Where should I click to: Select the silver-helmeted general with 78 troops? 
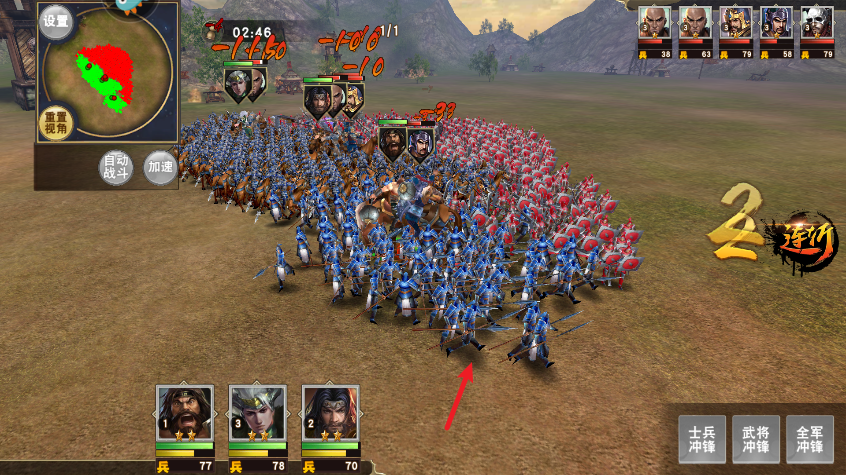click(258, 414)
